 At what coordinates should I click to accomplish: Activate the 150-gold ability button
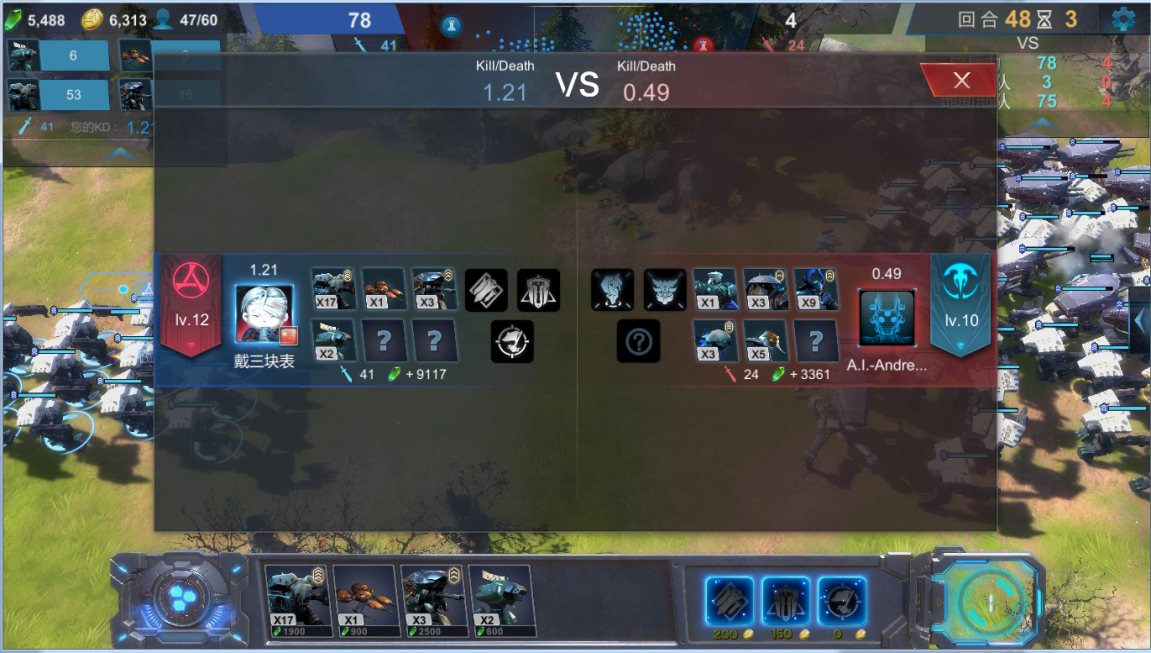785,601
